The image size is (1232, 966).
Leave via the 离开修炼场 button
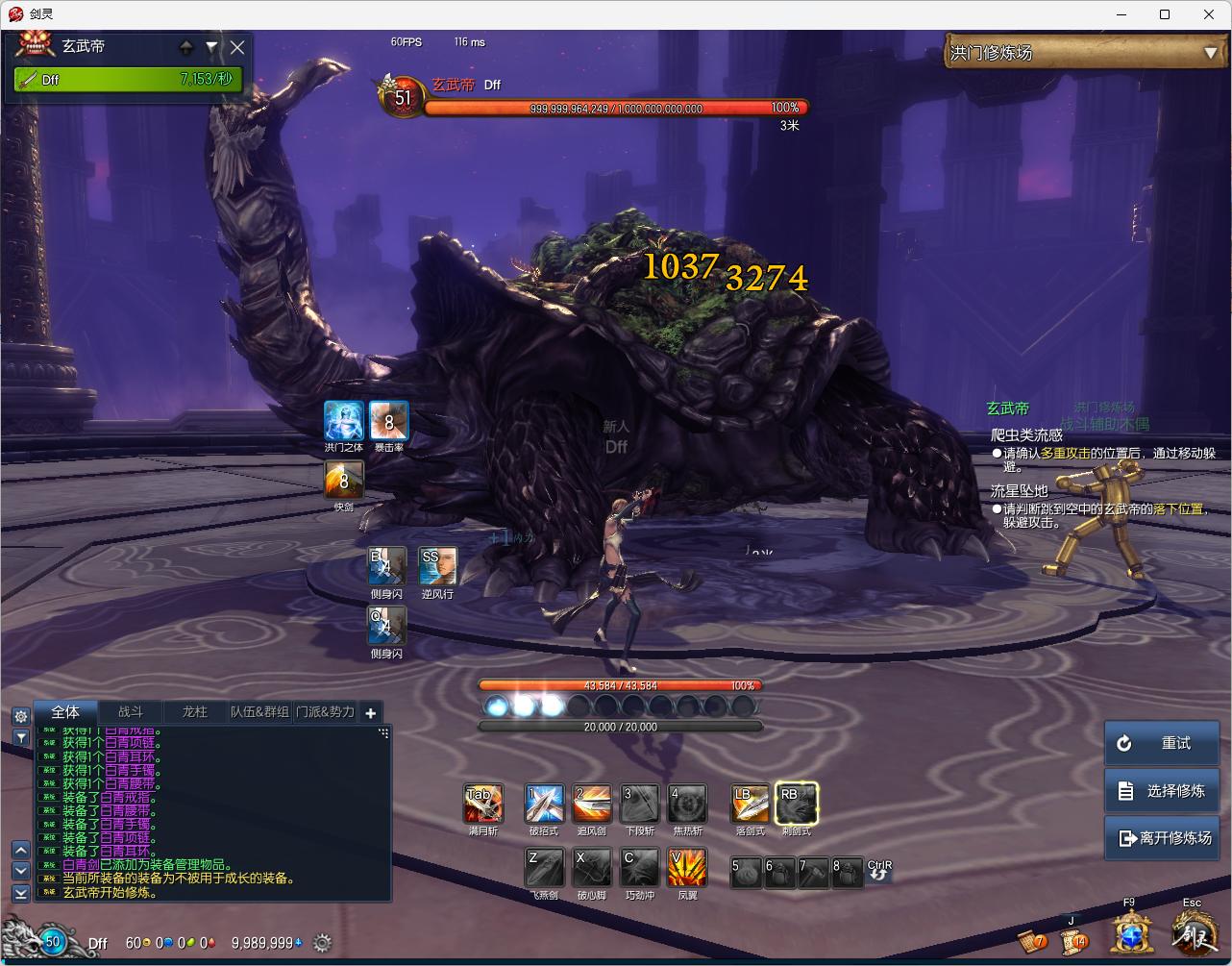[1161, 838]
